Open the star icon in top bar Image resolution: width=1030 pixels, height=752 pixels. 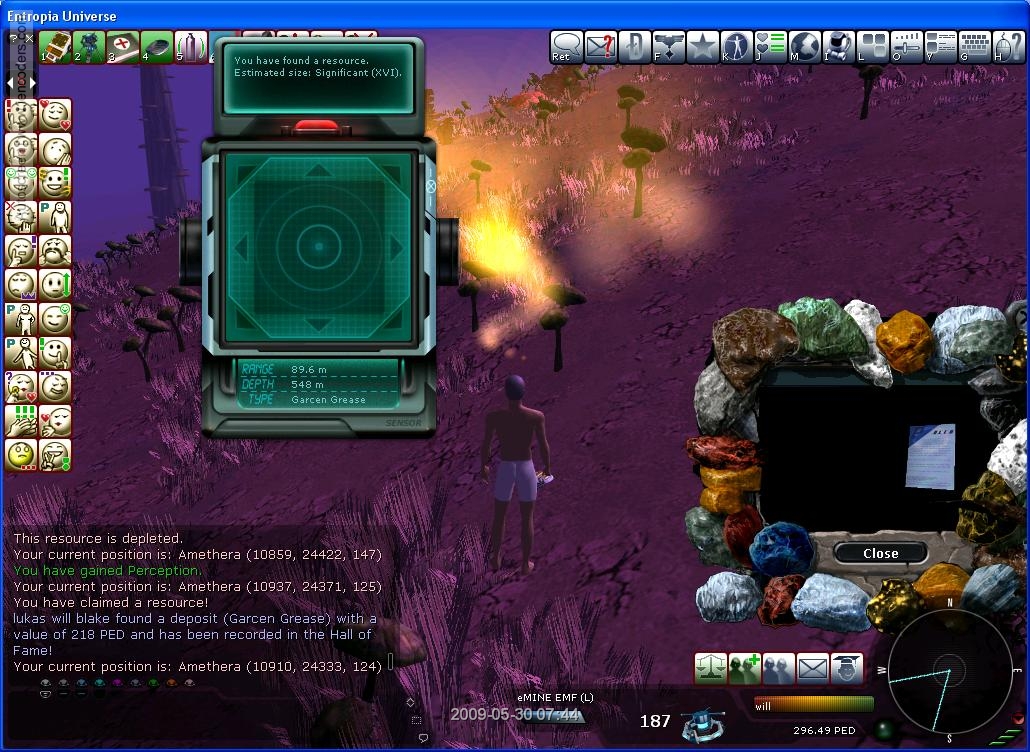pyautogui.click(x=703, y=47)
